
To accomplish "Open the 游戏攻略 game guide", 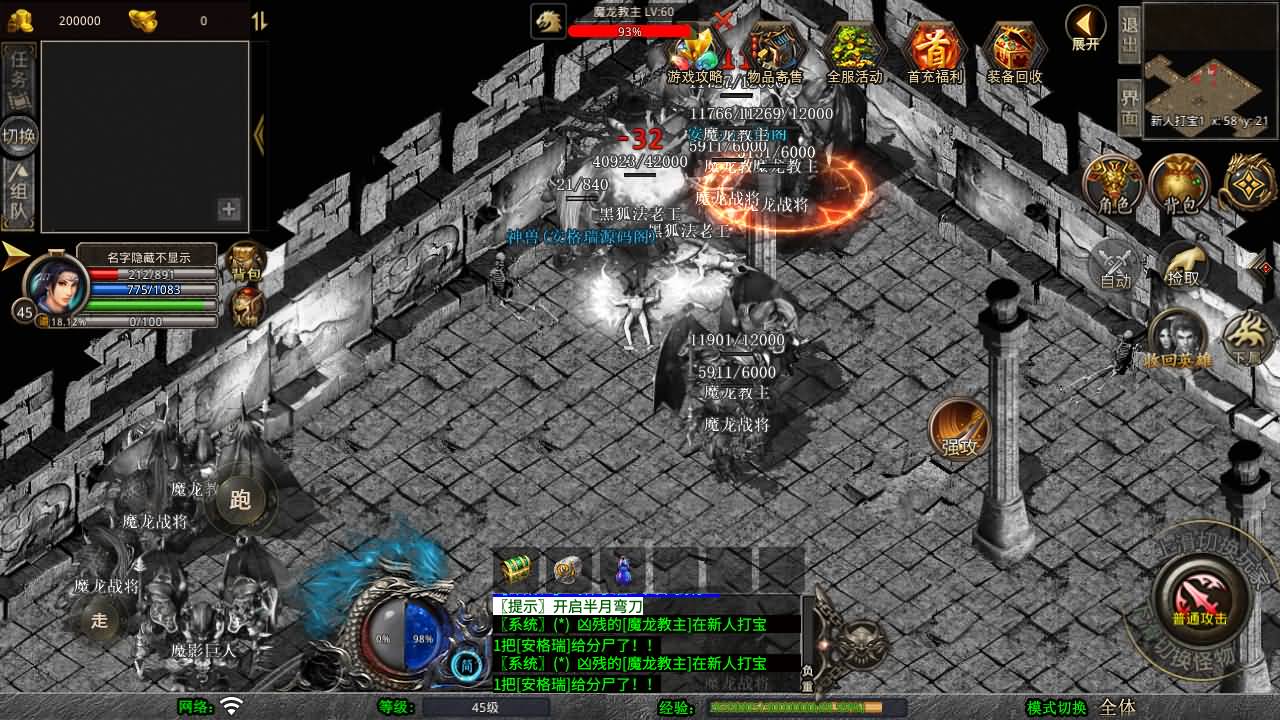I will [696, 54].
